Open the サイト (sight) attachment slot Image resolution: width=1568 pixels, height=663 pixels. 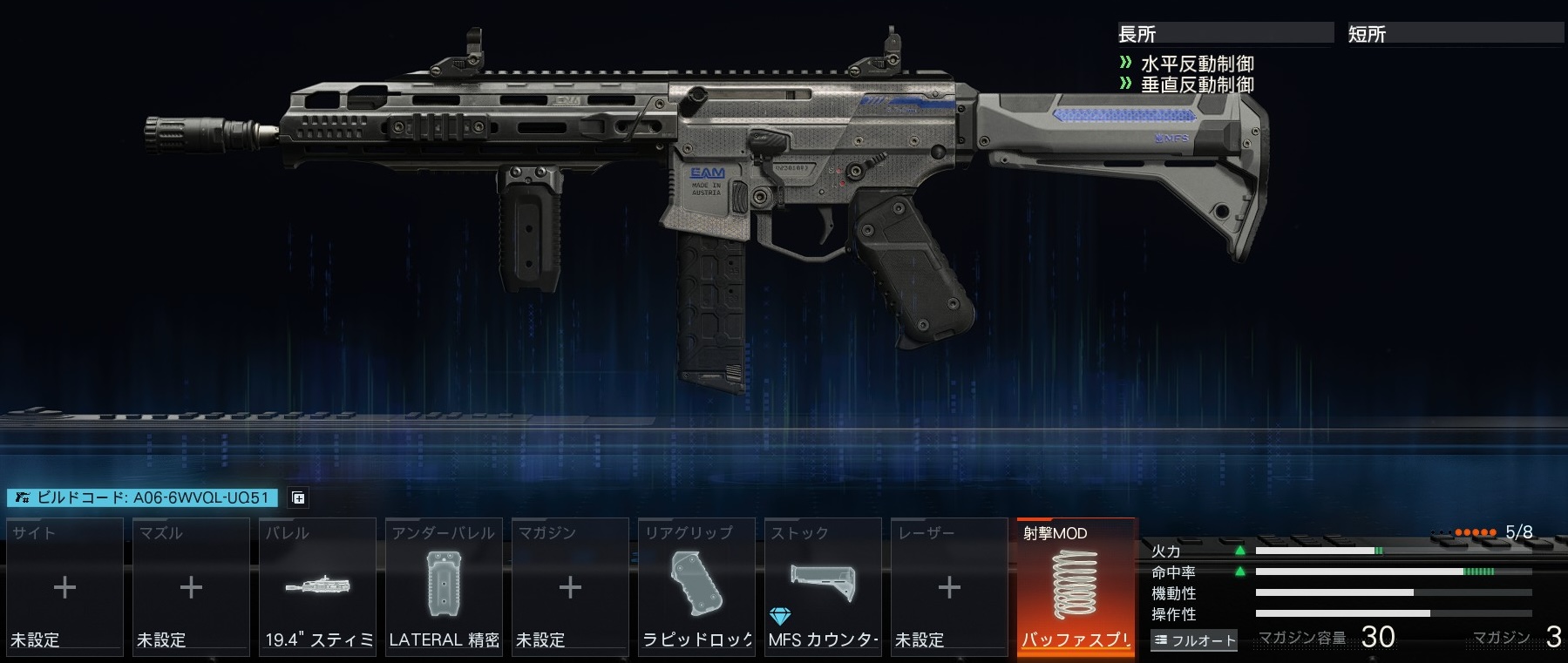click(64, 586)
